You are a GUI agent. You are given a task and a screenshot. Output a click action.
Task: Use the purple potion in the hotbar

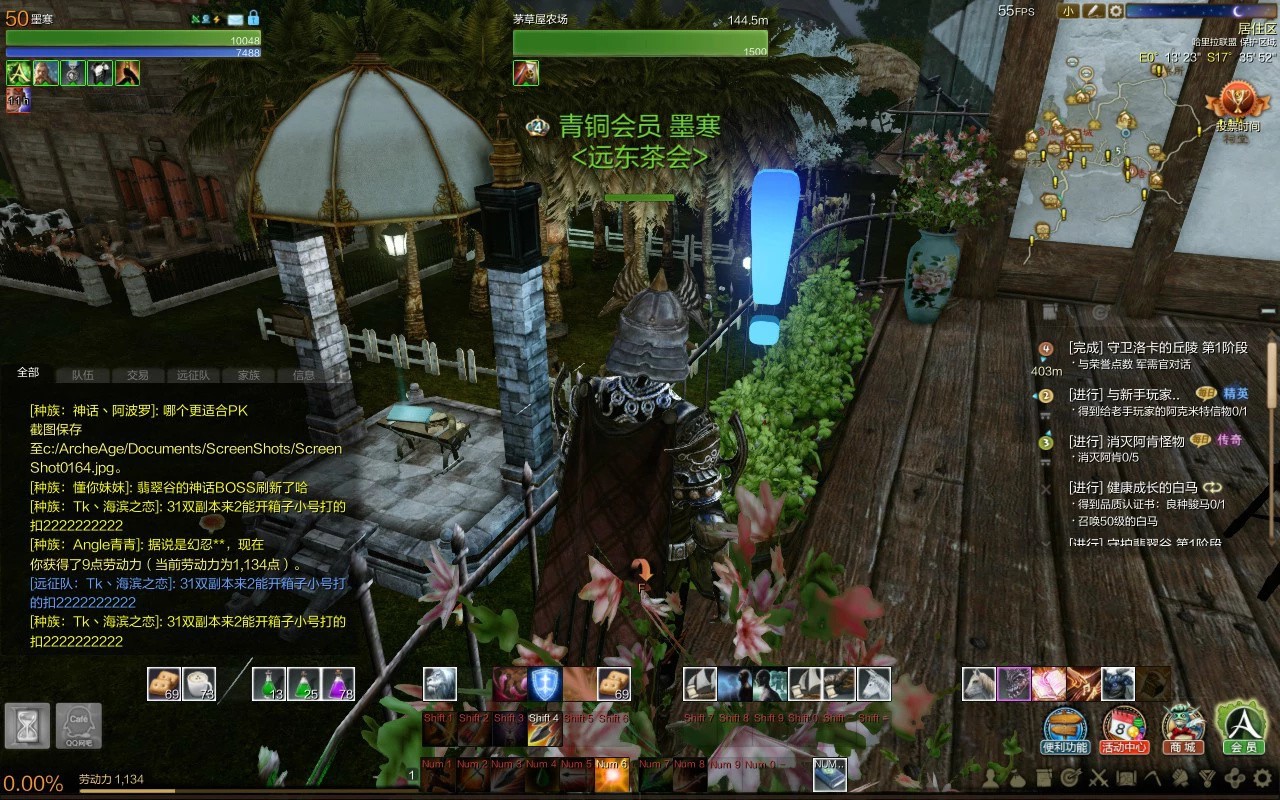(x=338, y=684)
